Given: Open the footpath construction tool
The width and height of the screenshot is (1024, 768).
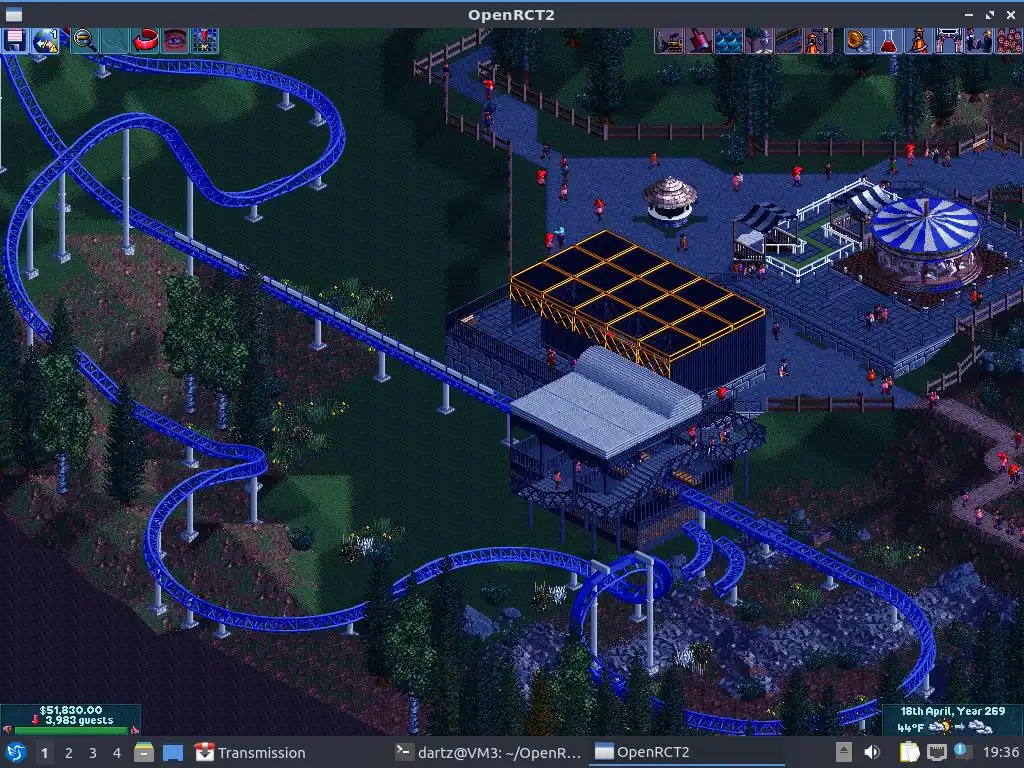Looking at the screenshot, I should 789,40.
